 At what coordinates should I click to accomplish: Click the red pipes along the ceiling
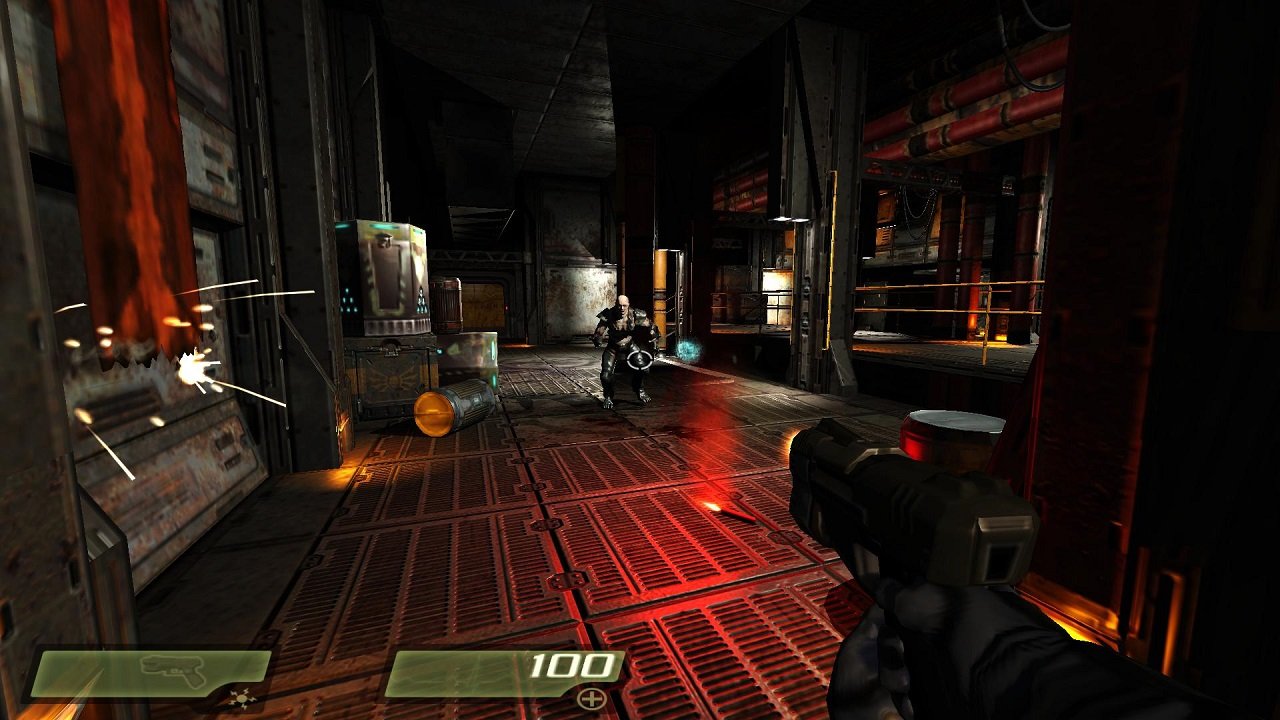[970, 110]
